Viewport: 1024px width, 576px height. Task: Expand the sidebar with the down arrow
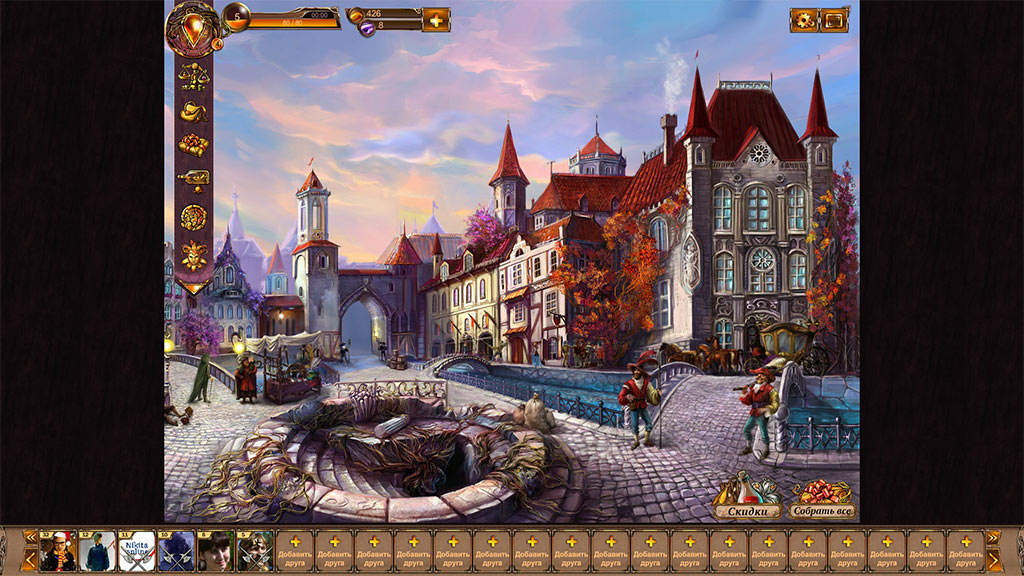193,285
